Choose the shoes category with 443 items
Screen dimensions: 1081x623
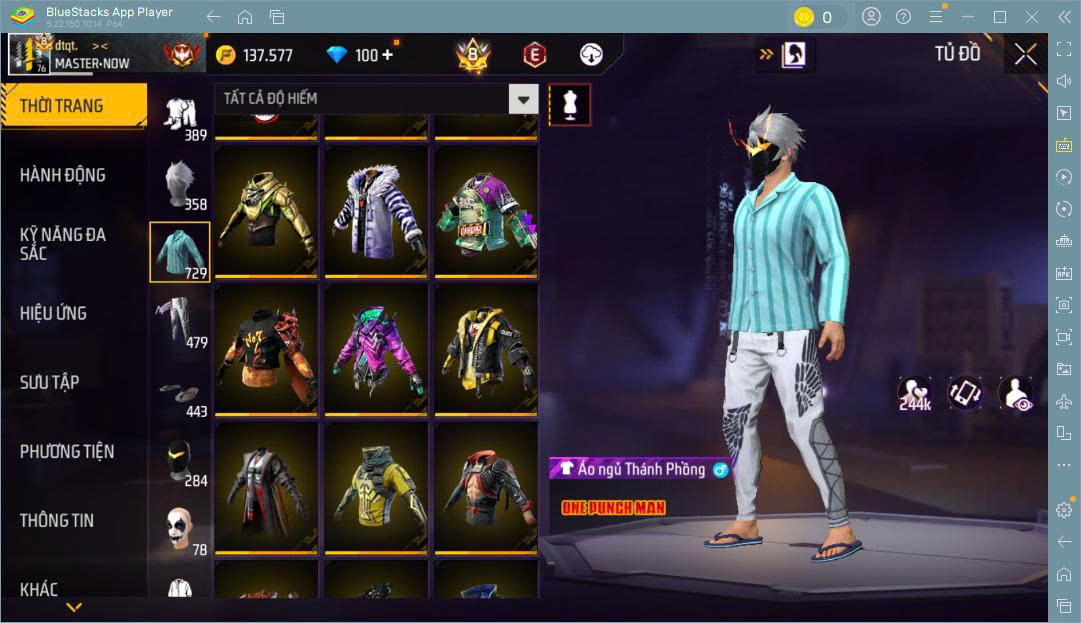[x=180, y=394]
